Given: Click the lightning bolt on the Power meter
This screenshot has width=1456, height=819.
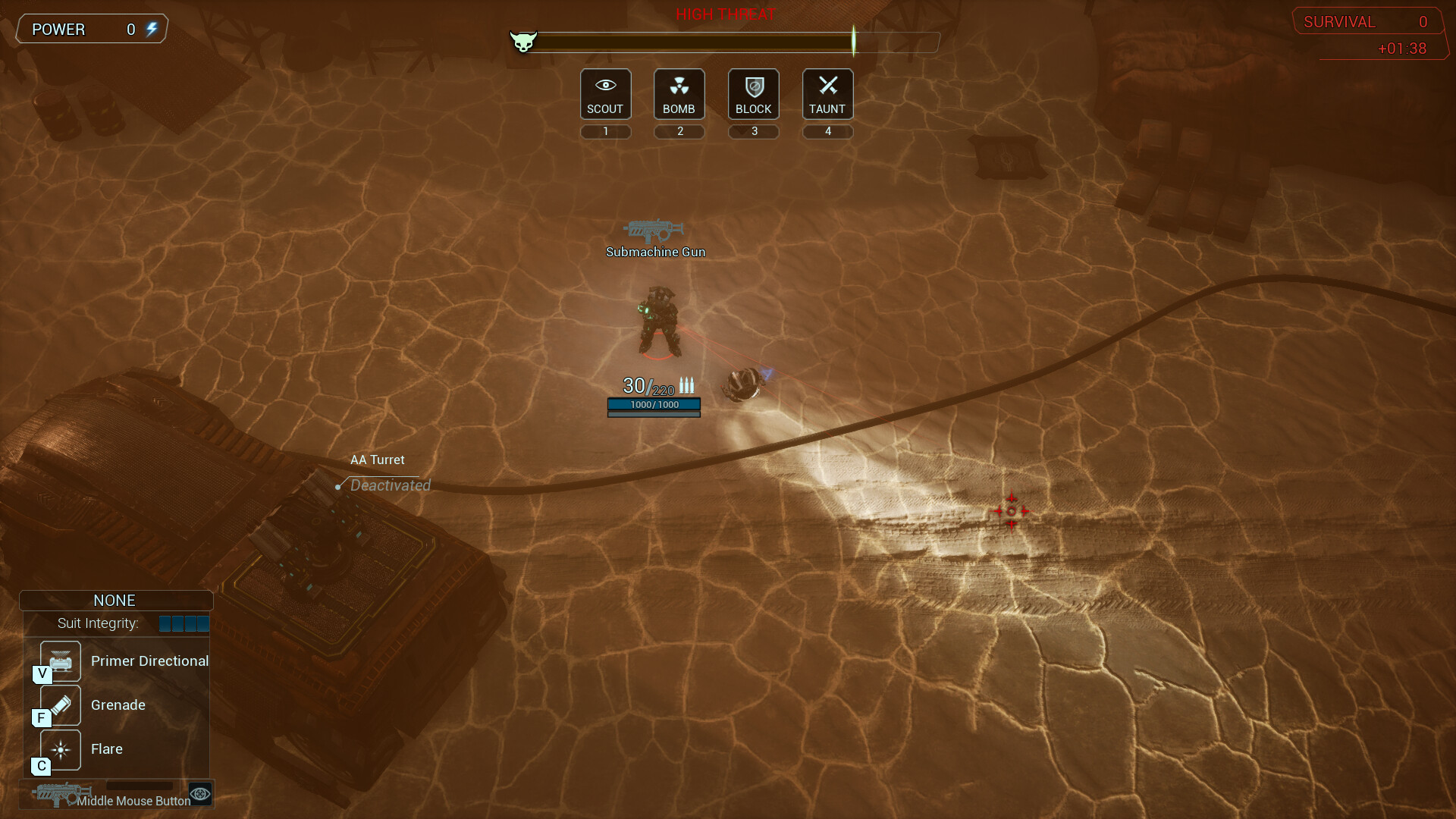Looking at the screenshot, I should pos(152,29).
